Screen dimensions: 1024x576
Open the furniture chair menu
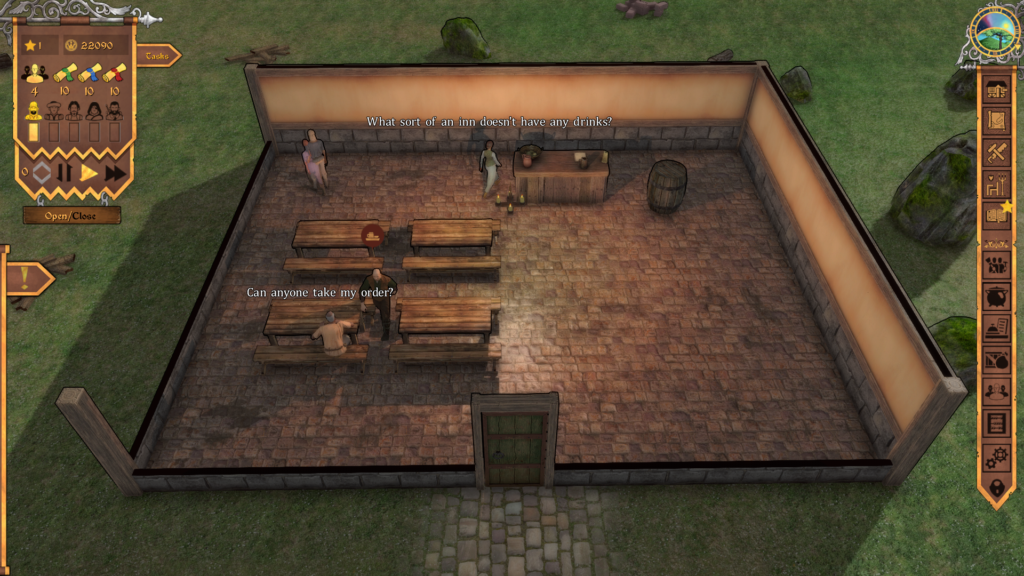pos(996,184)
